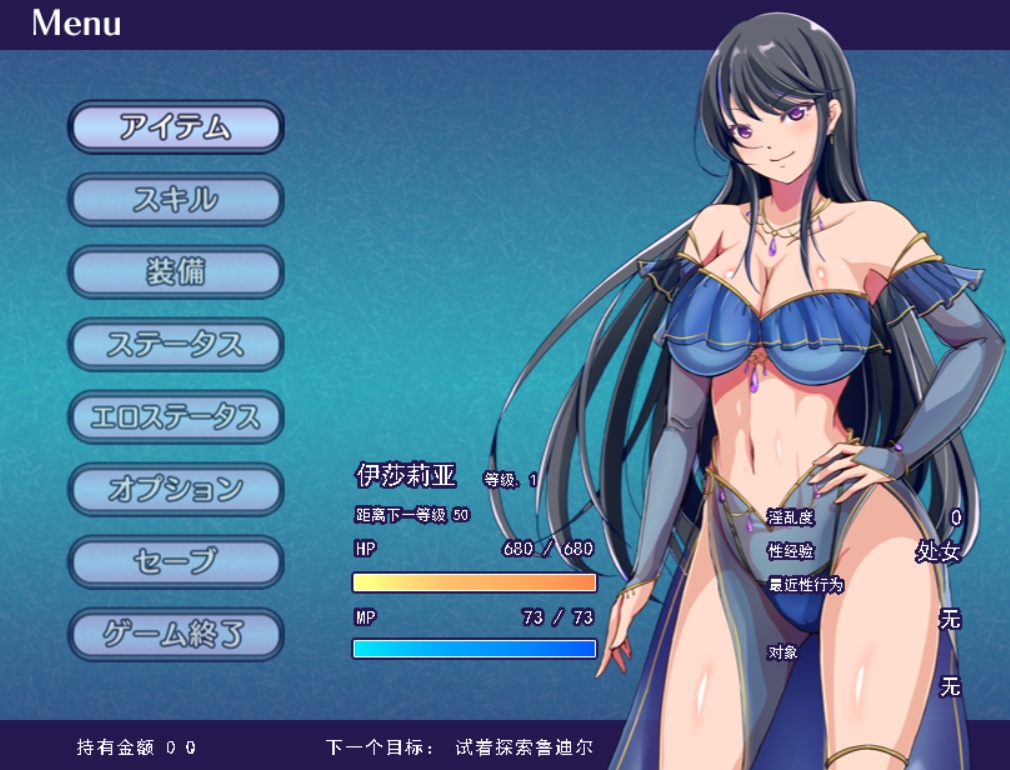Show the ステータス status screen
The height and width of the screenshot is (770, 1010).
tap(176, 345)
